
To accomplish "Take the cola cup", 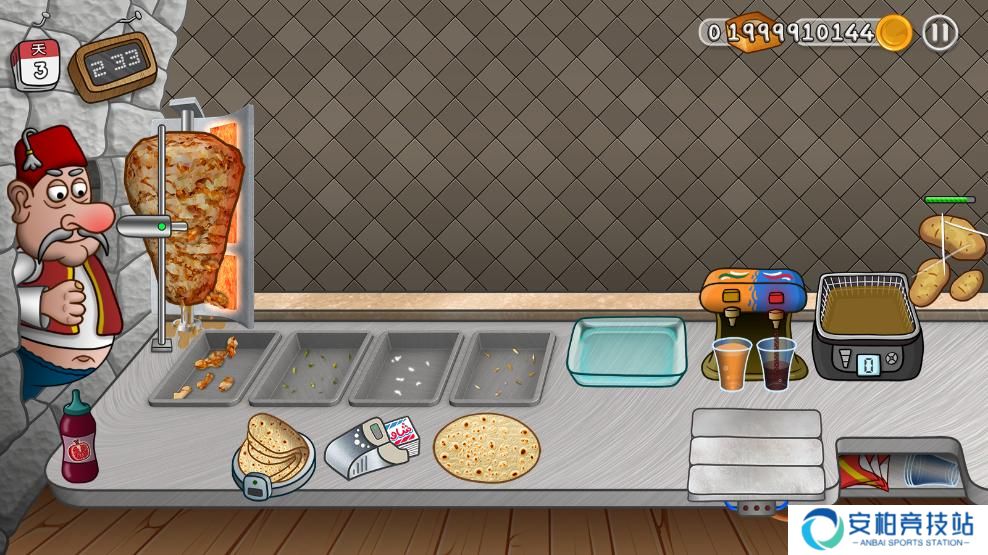I will pos(776,362).
